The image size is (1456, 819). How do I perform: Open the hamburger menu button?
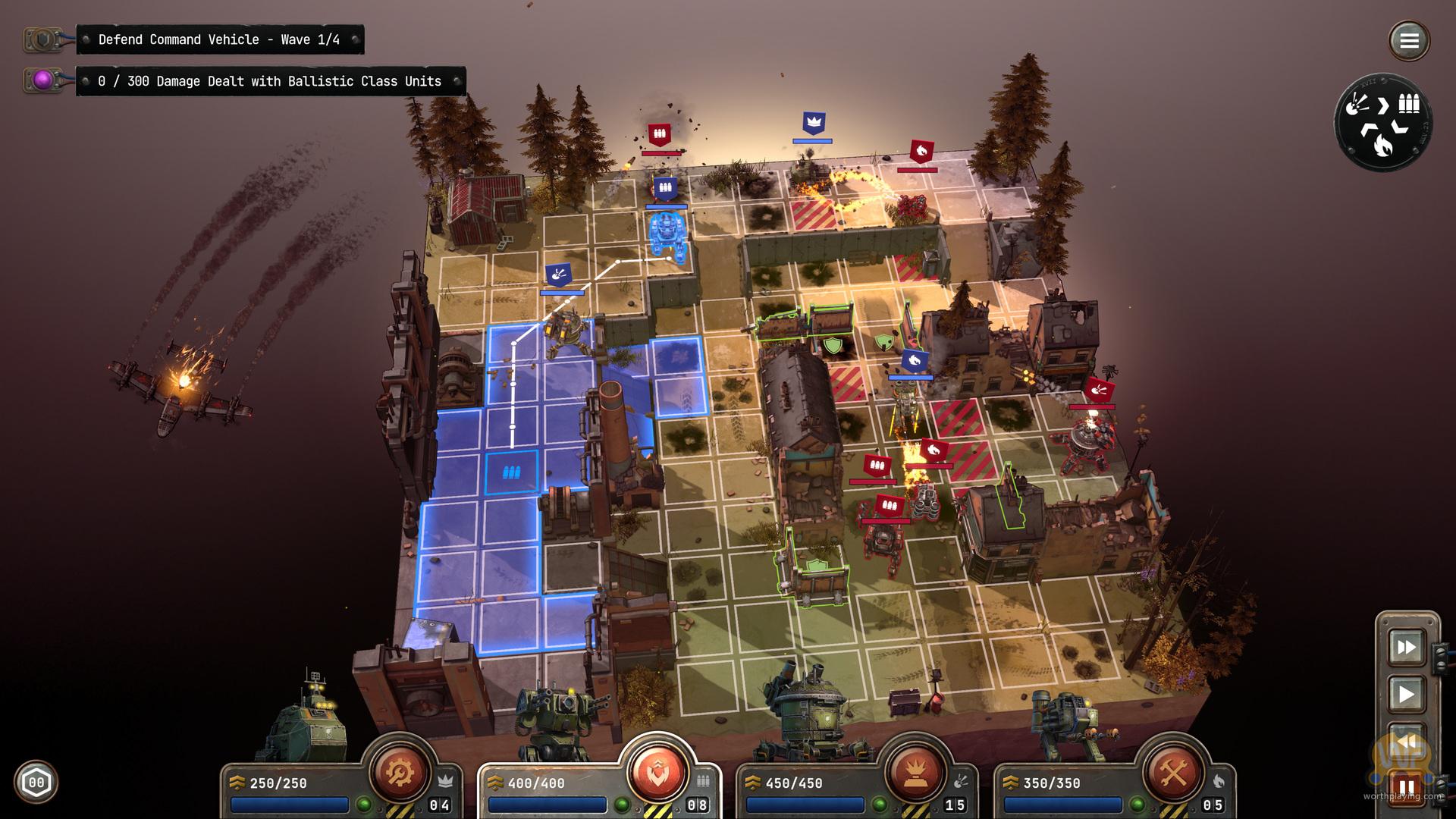pos(1409,40)
